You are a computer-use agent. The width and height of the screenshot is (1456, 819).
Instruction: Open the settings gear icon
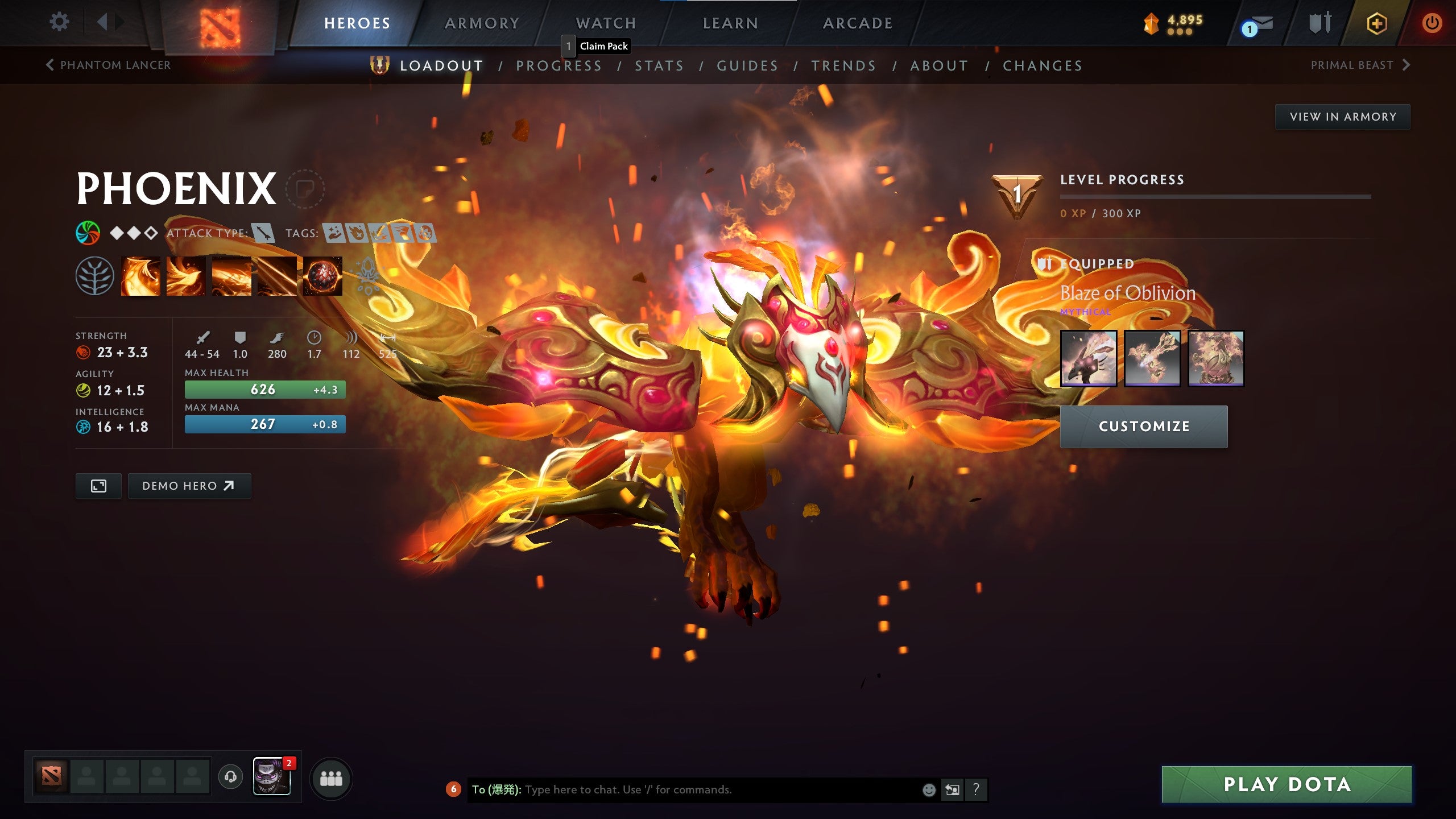[x=59, y=21]
